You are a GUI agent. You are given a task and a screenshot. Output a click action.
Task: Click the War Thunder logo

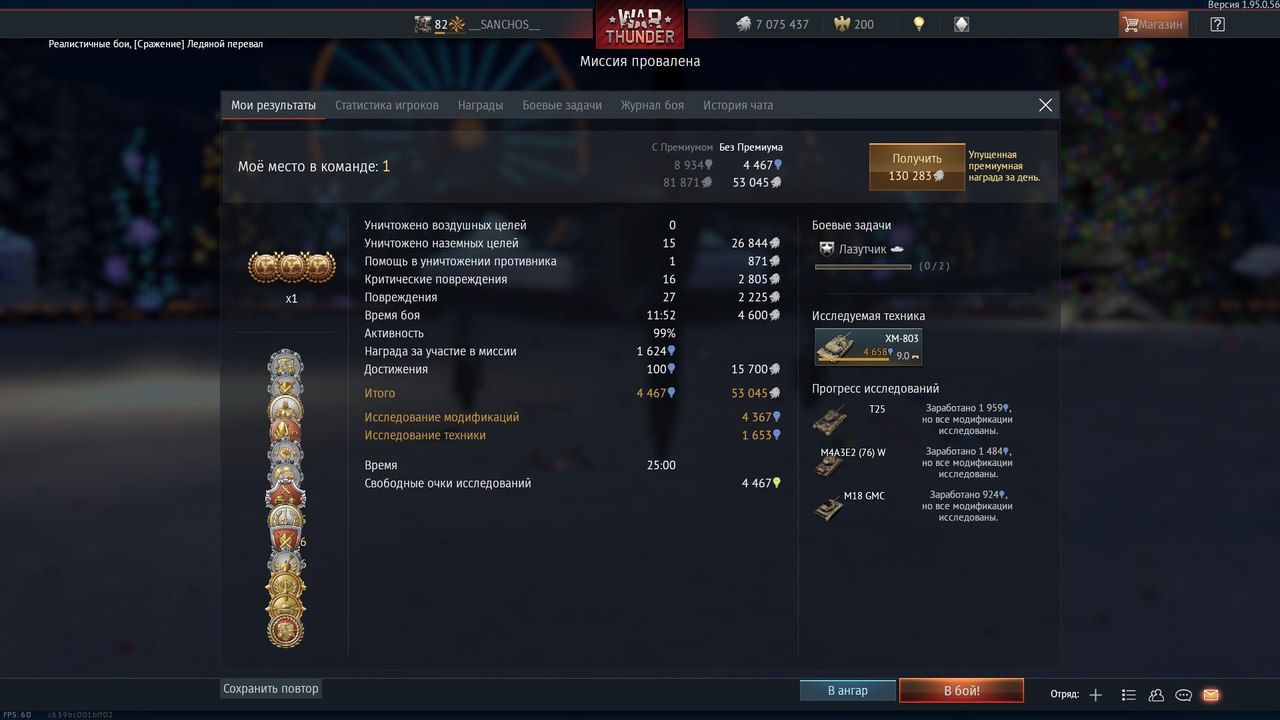point(640,26)
